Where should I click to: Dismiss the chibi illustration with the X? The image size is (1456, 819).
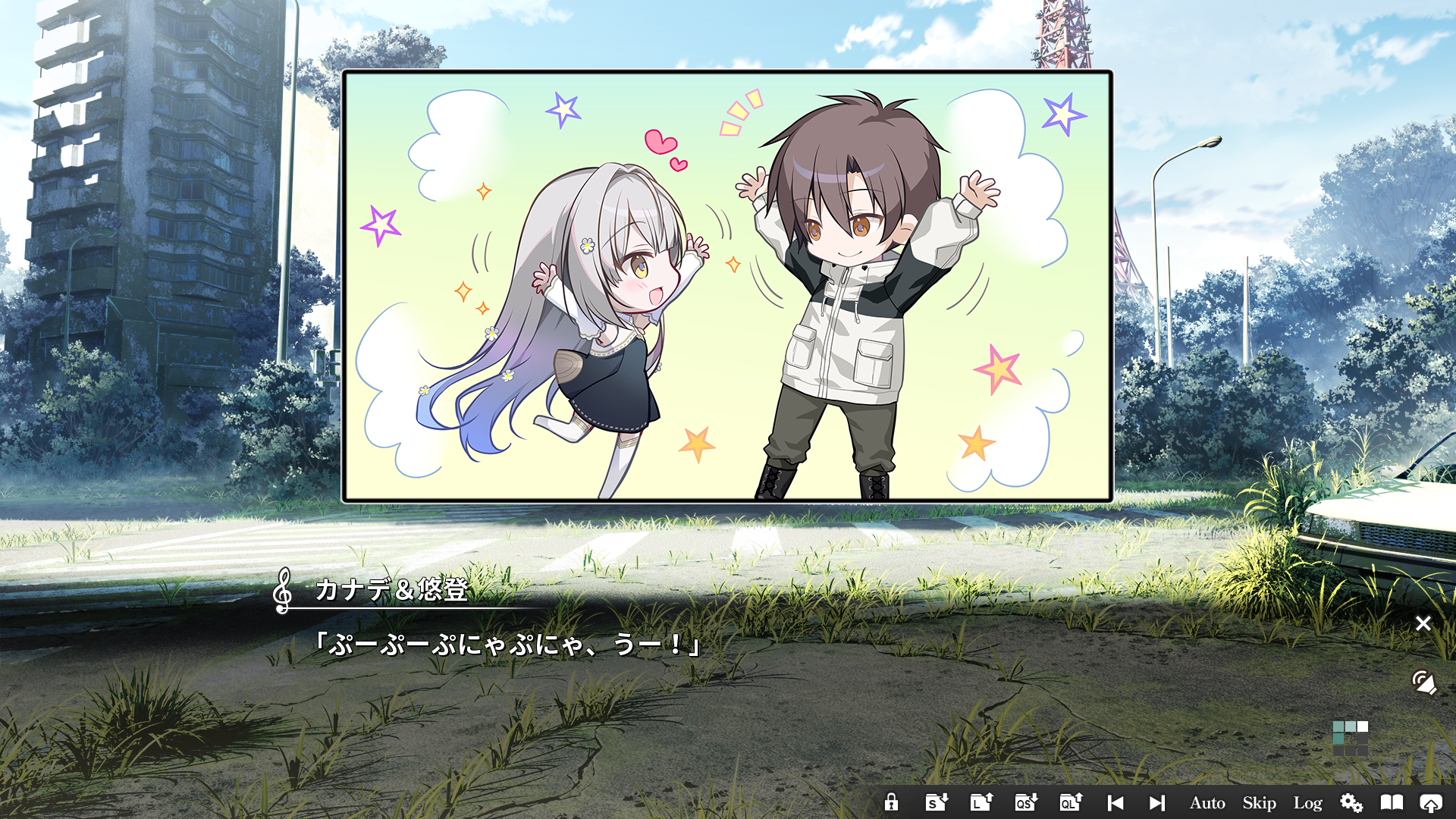coord(1424,623)
